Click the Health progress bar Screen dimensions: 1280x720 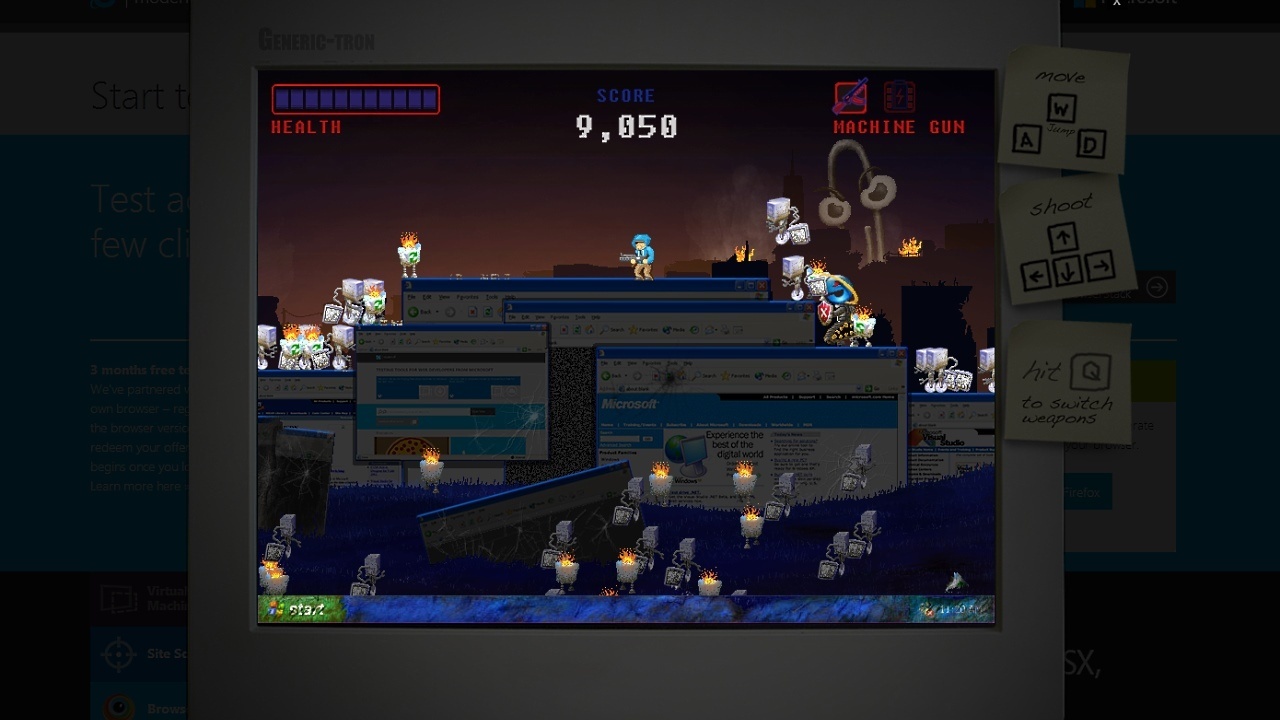pos(355,98)
